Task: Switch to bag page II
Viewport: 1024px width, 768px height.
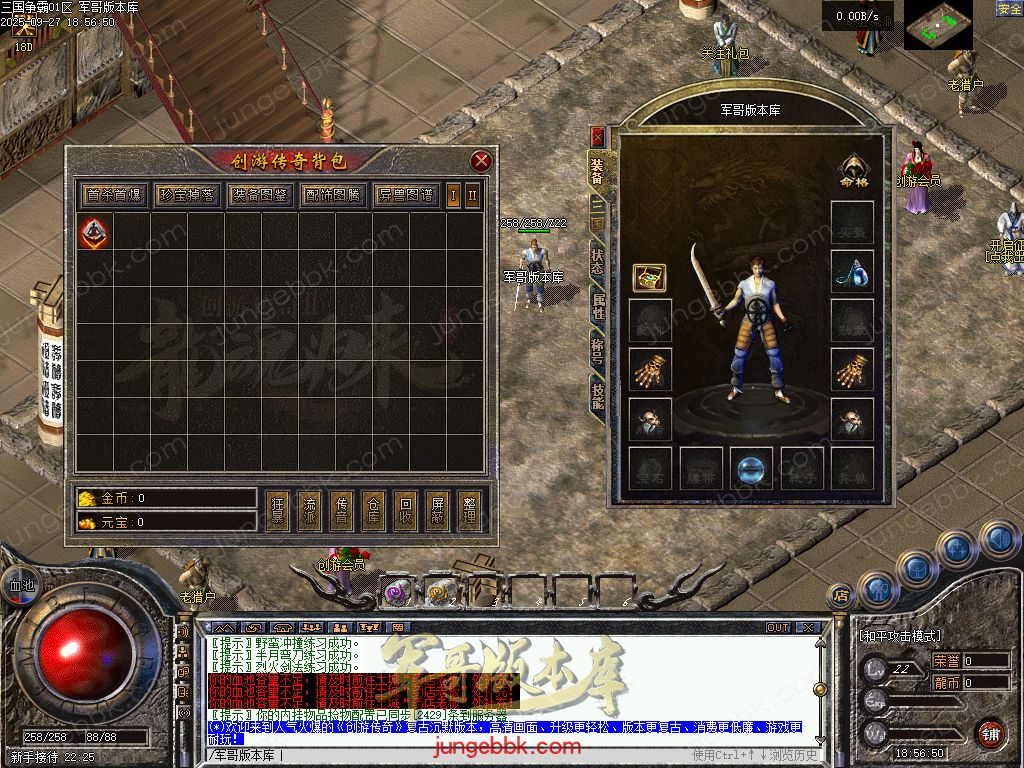Action: pyautogui.click(x=472, y=195)
